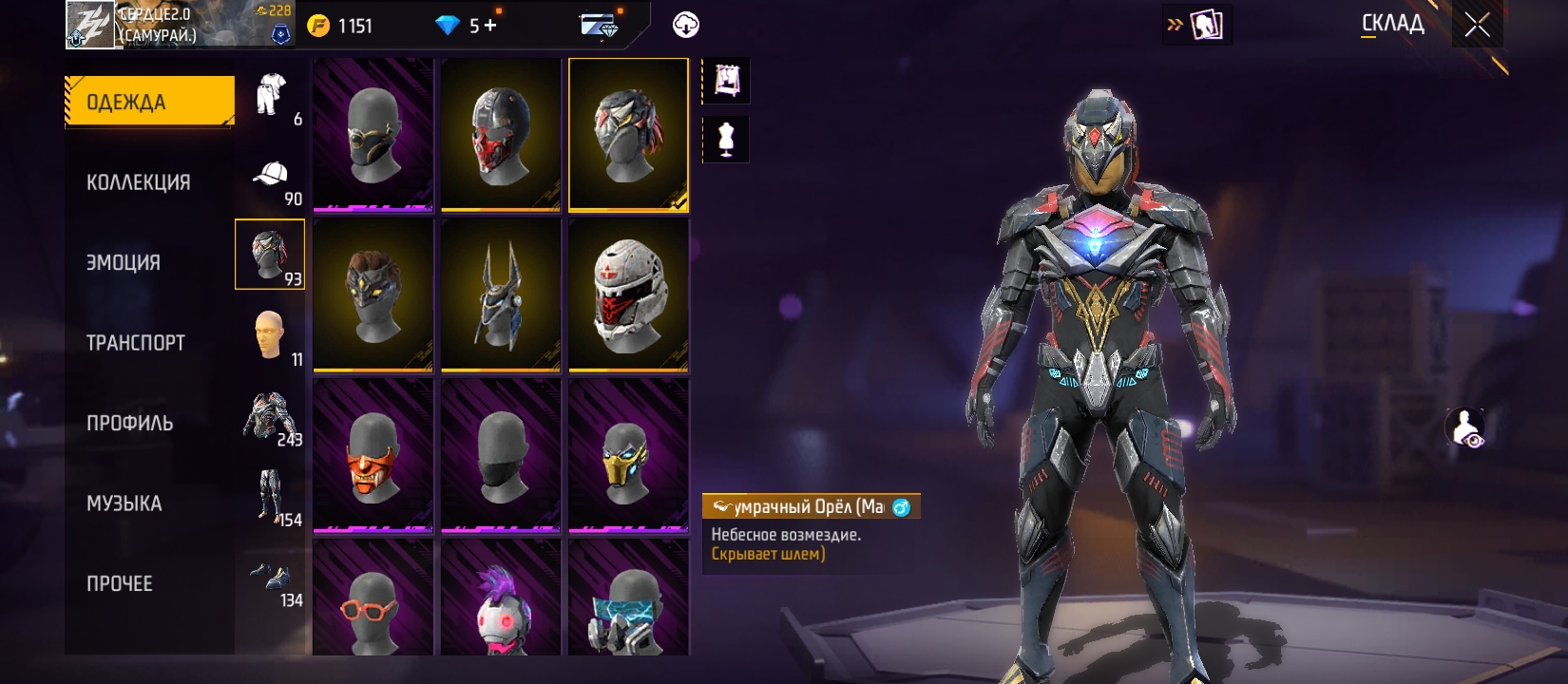Select the pants subcategory with 154 items
Viewport: 1568px width, 684px height.
[272, 496]
